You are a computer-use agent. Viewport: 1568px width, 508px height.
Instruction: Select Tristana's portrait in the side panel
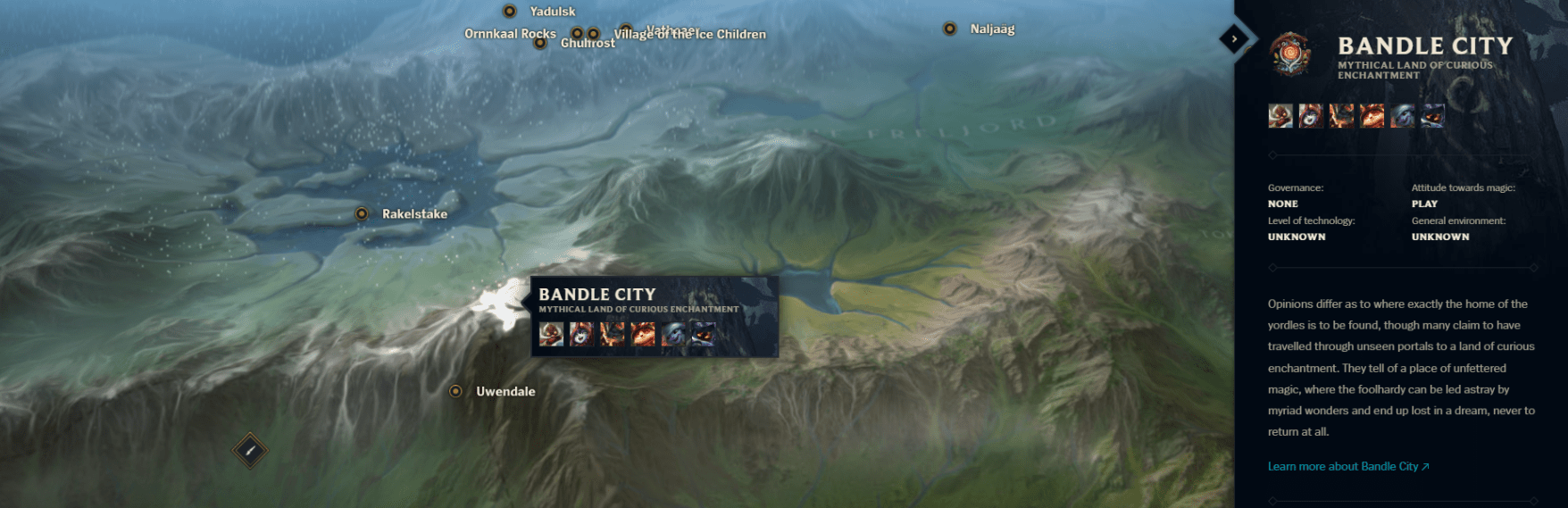tap(1402, 116)
